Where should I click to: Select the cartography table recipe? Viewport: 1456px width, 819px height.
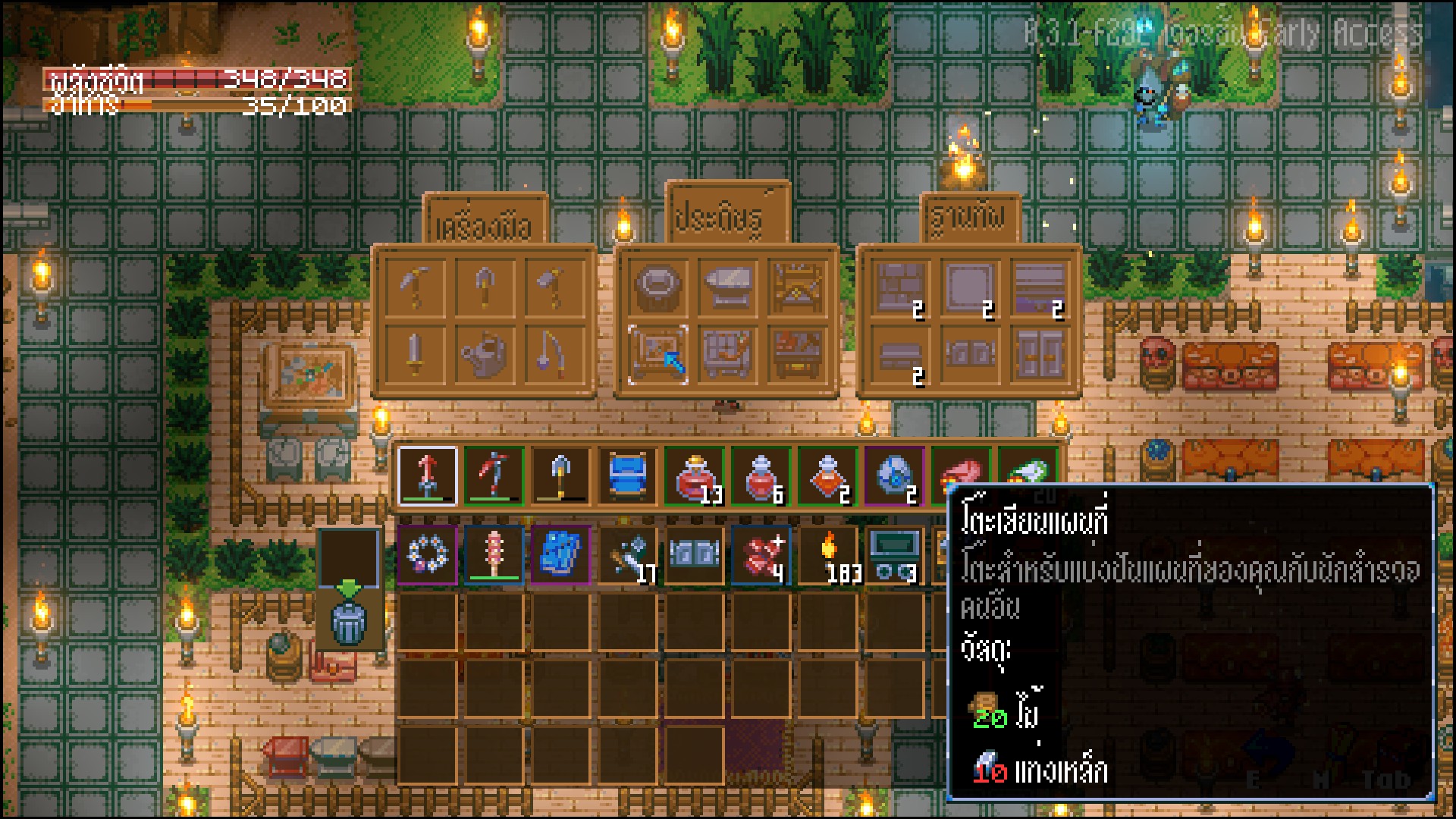pyautogui.click(x=657, y=355)
